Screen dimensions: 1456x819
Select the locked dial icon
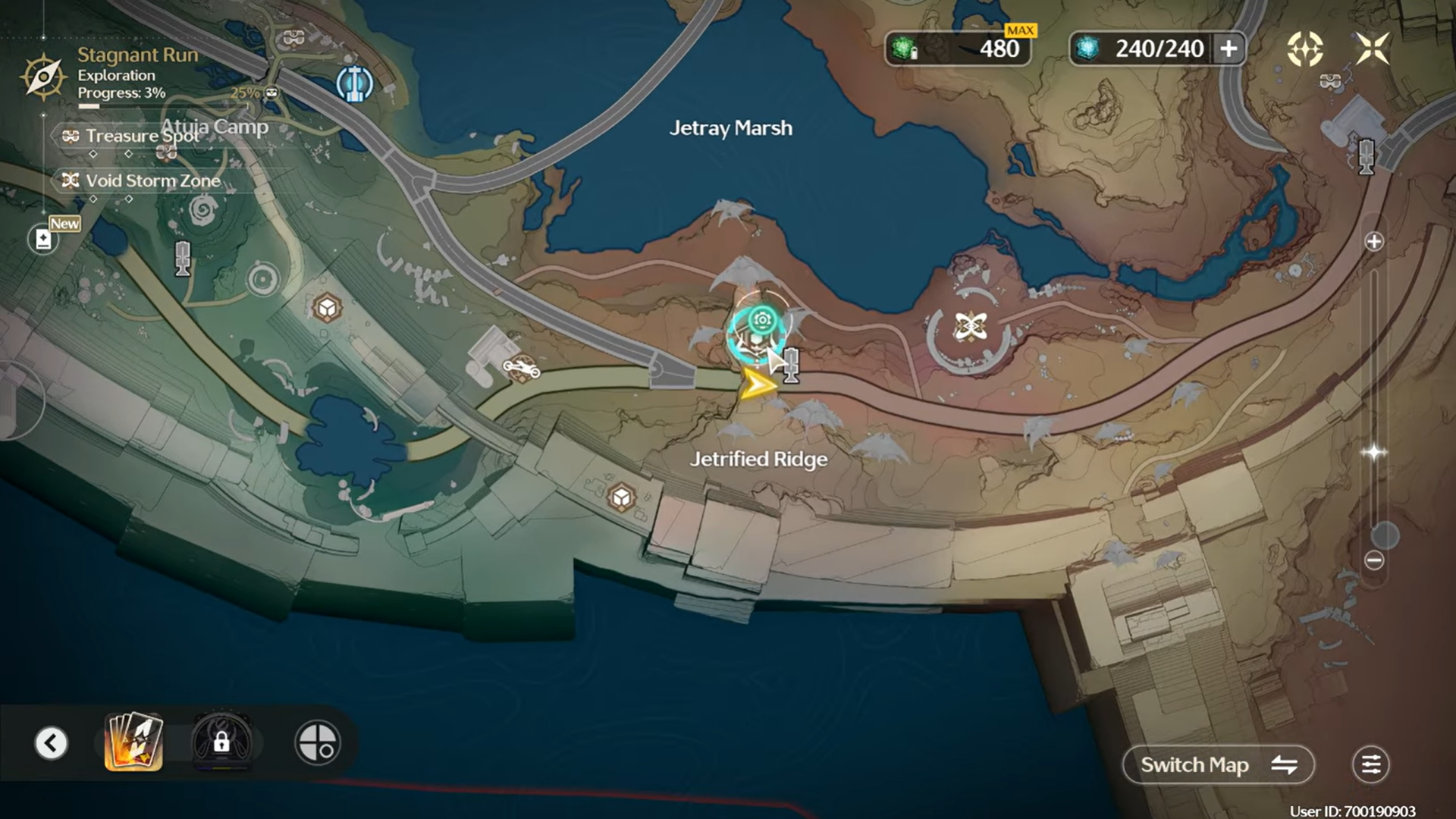(x=221, y=742)
